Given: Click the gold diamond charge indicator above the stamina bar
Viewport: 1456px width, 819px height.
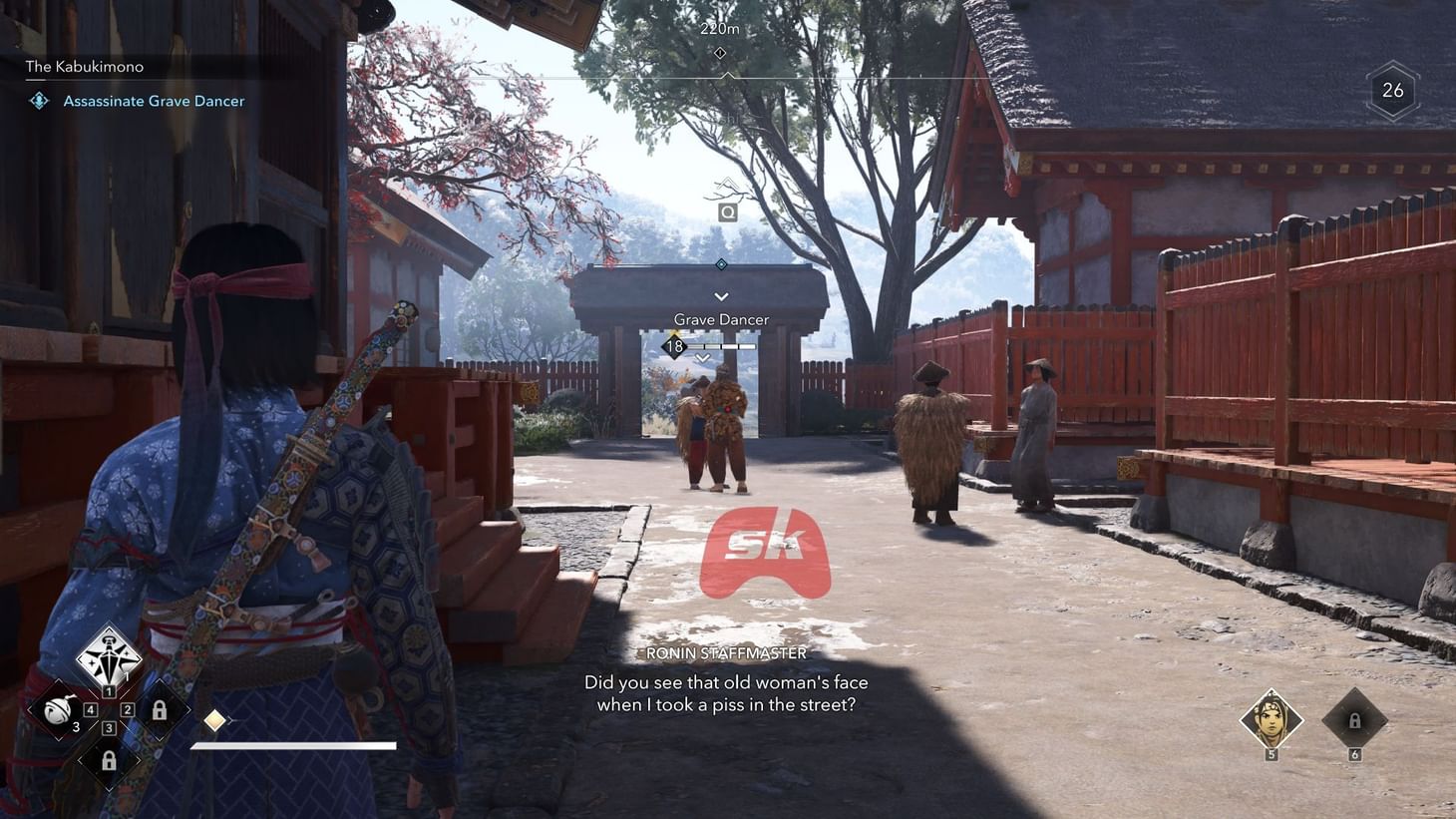Looking at the screenshot, I should point(213,720).
